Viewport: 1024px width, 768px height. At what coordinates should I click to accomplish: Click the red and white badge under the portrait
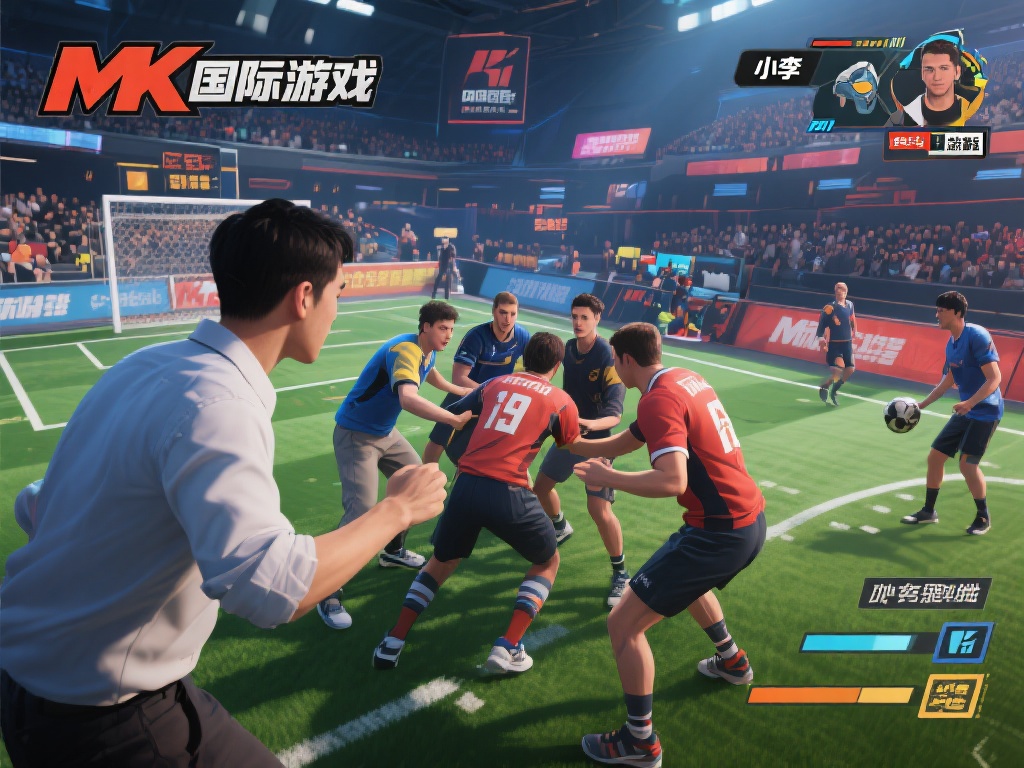[935, 143]
